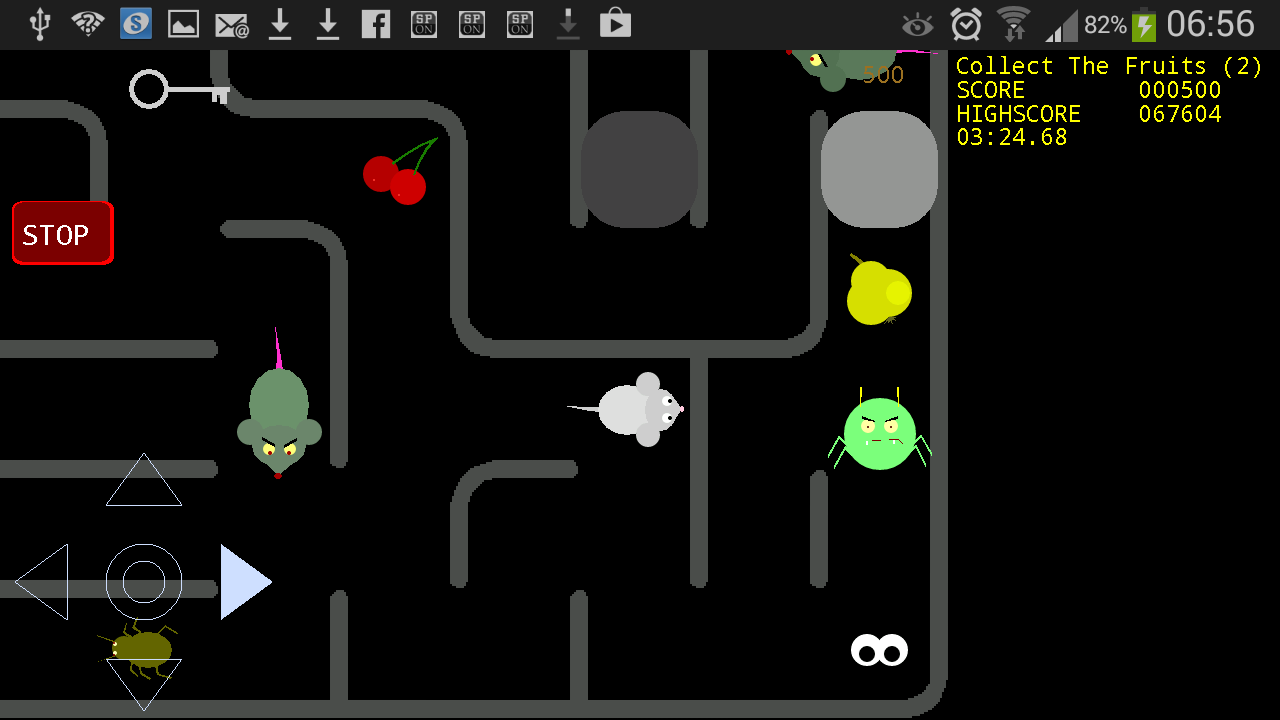Viewport: 1280px width, 720px height.
Task: Tap the googly eyes hiding in the maze
Action: (x=878, y=650)
